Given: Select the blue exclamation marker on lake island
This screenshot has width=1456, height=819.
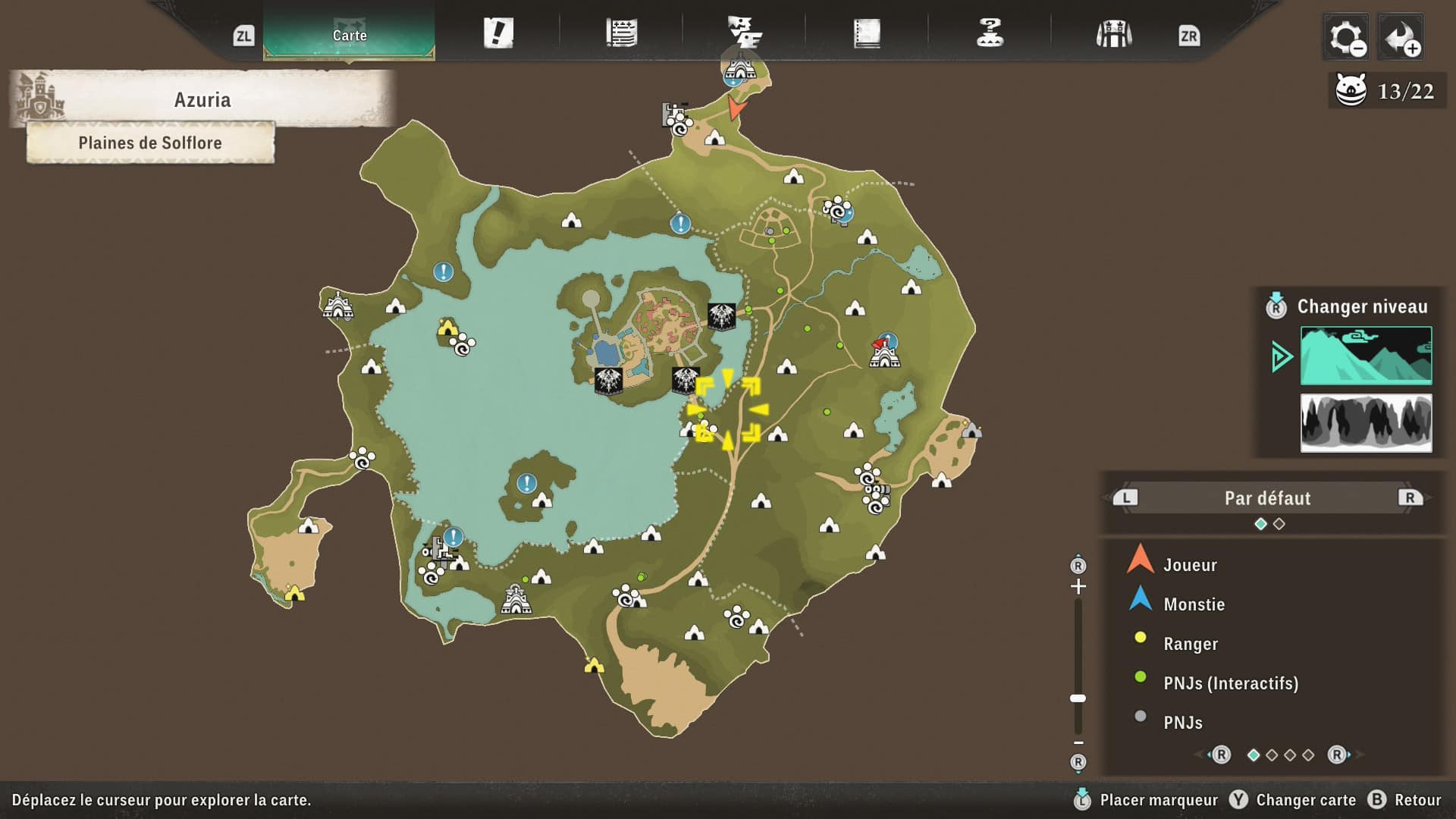Looking at the screenshot, I should coord(526,482).
